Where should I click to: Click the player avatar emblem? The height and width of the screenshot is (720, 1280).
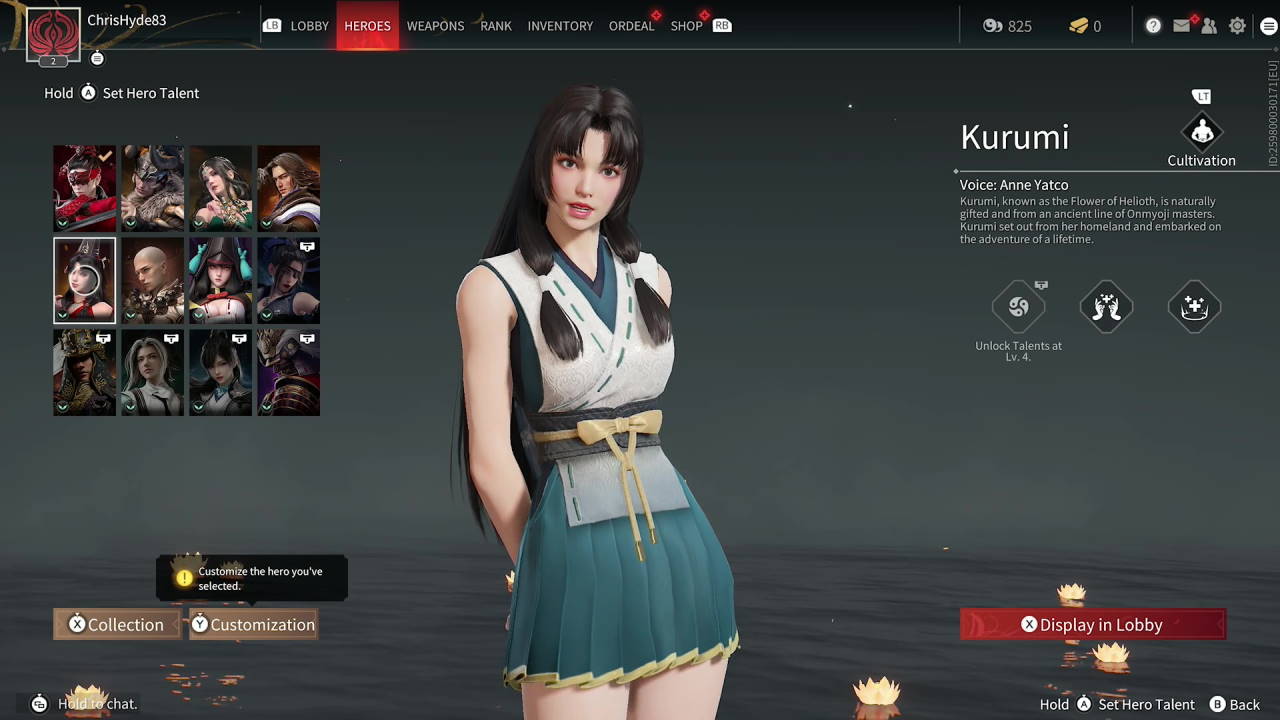coord(53,35)
